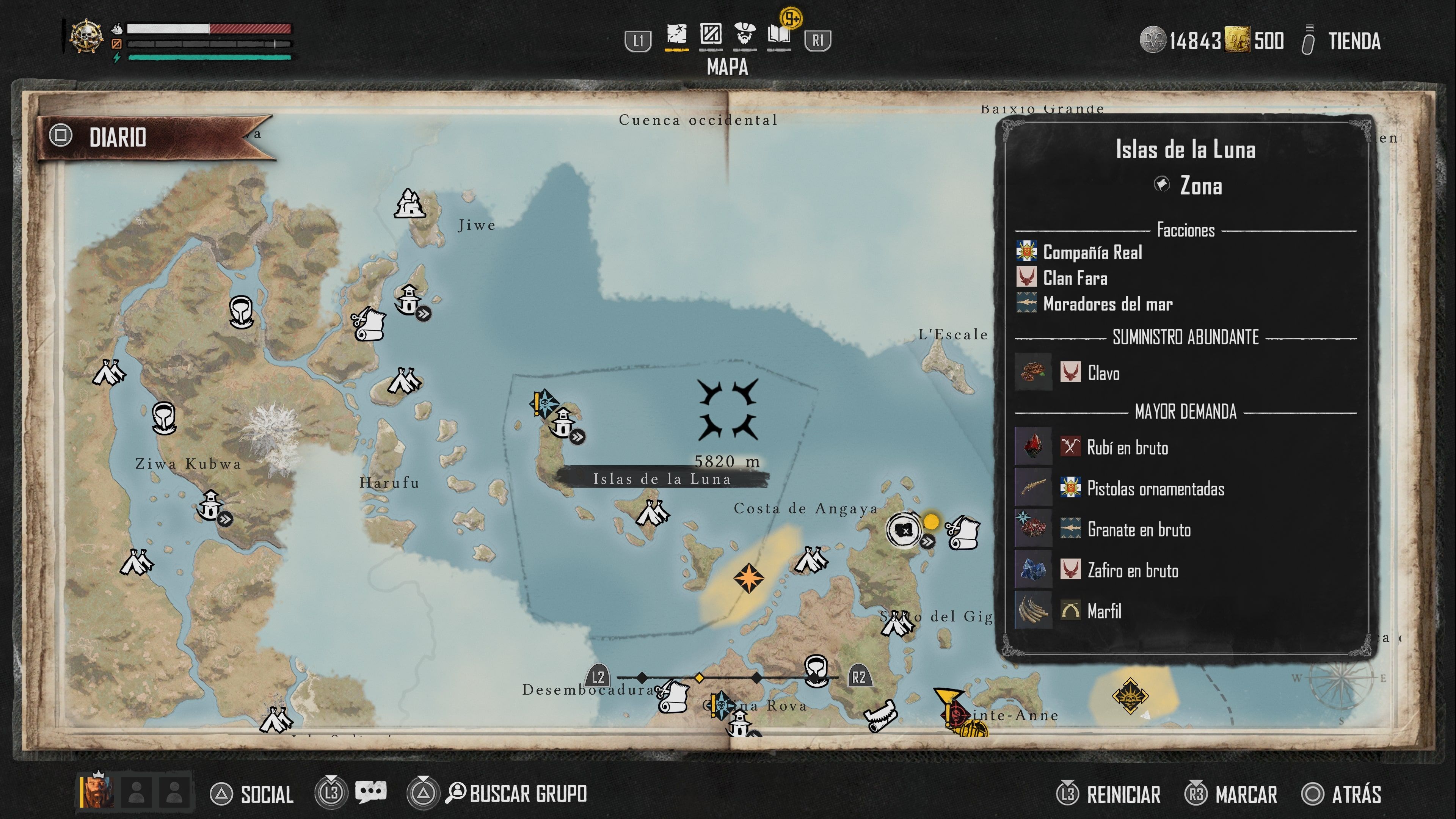Expand the chevron beside the Islas de la Luna lighthouse
The image size is (1456, 819).
[577, 438]
